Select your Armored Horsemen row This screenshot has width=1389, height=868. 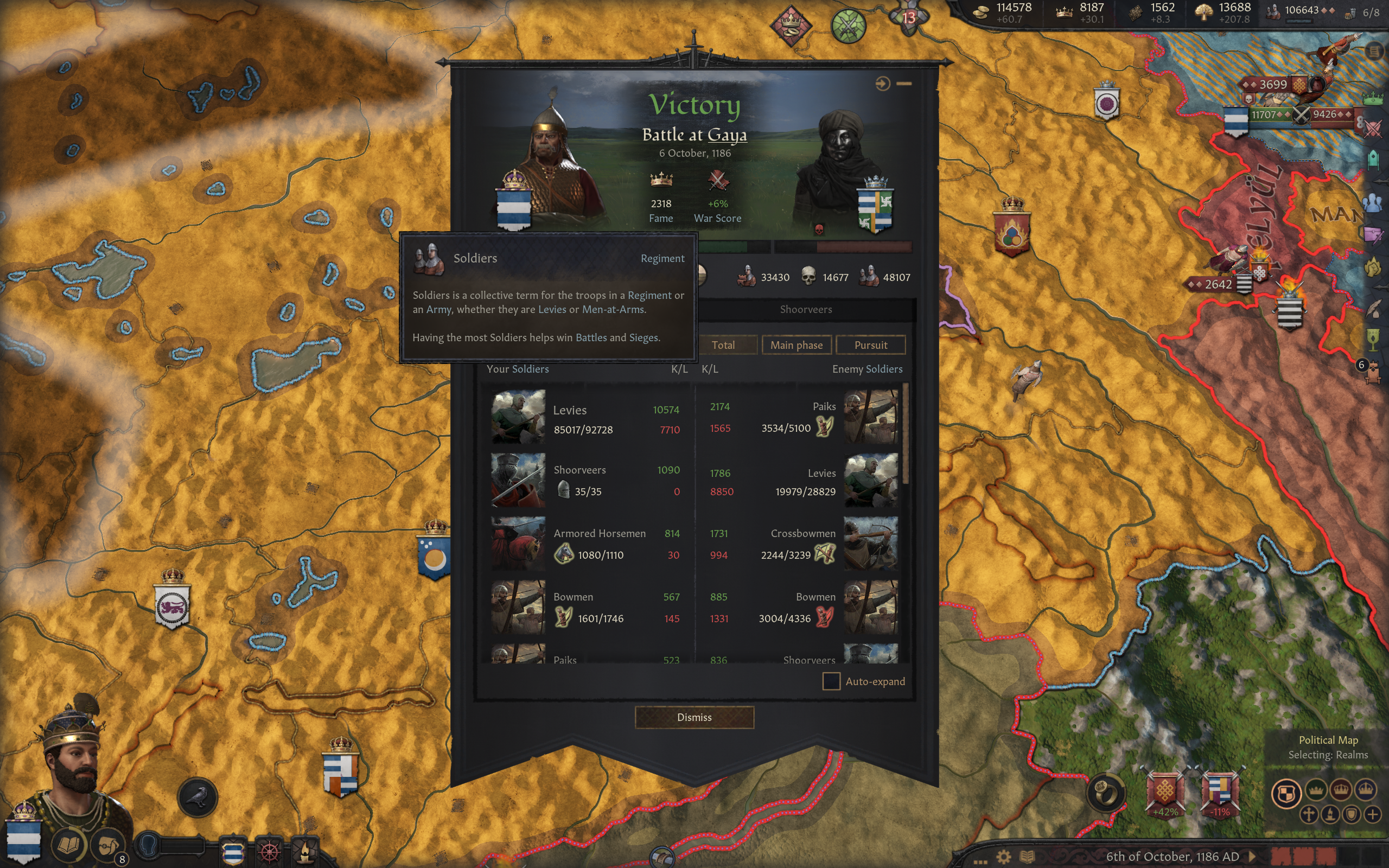coord(587,544)
